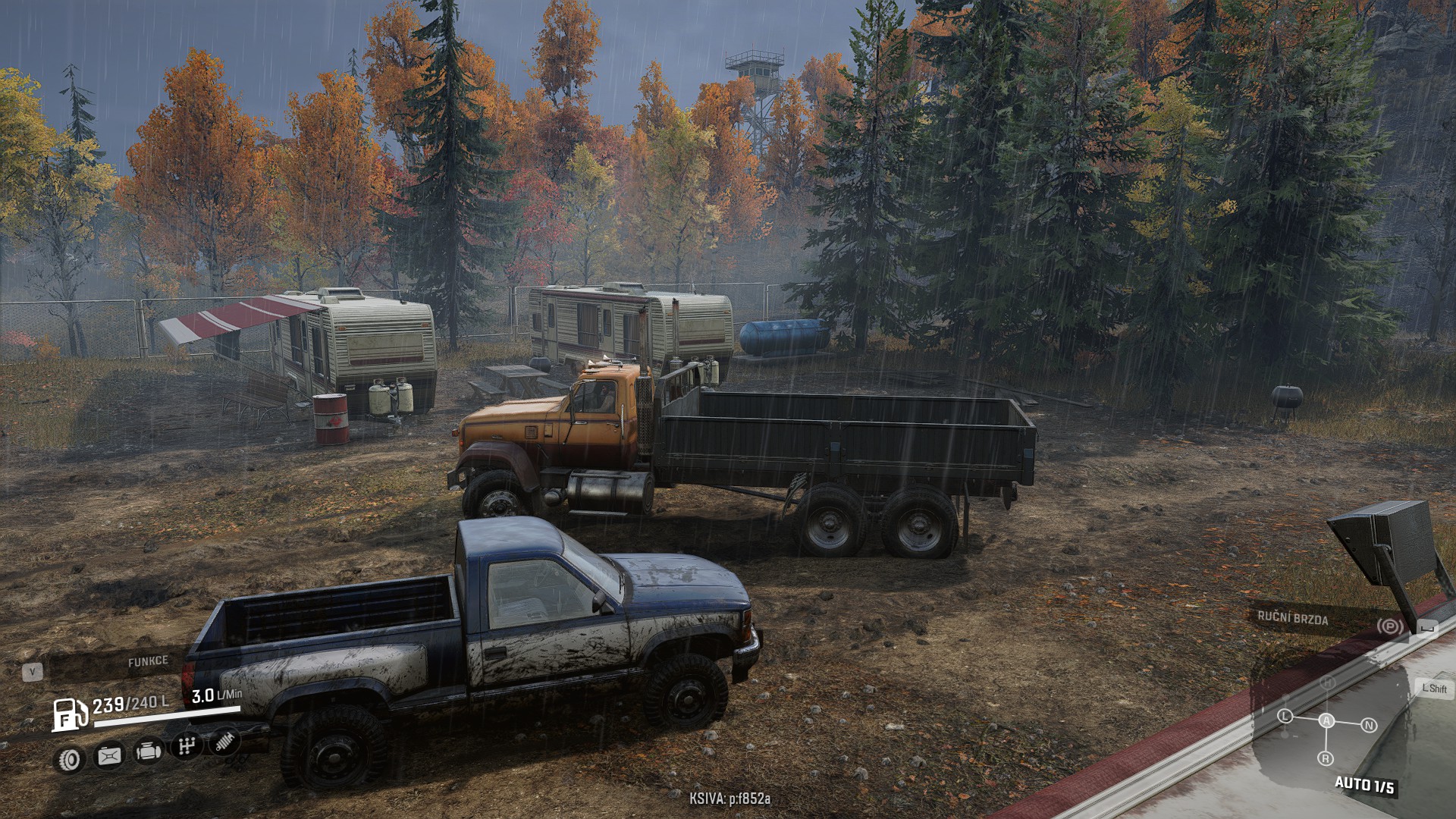Select the fuel tank damage icon
Image resolution: width=1456 pixels, height=819 pixels.
coord(109,755)
